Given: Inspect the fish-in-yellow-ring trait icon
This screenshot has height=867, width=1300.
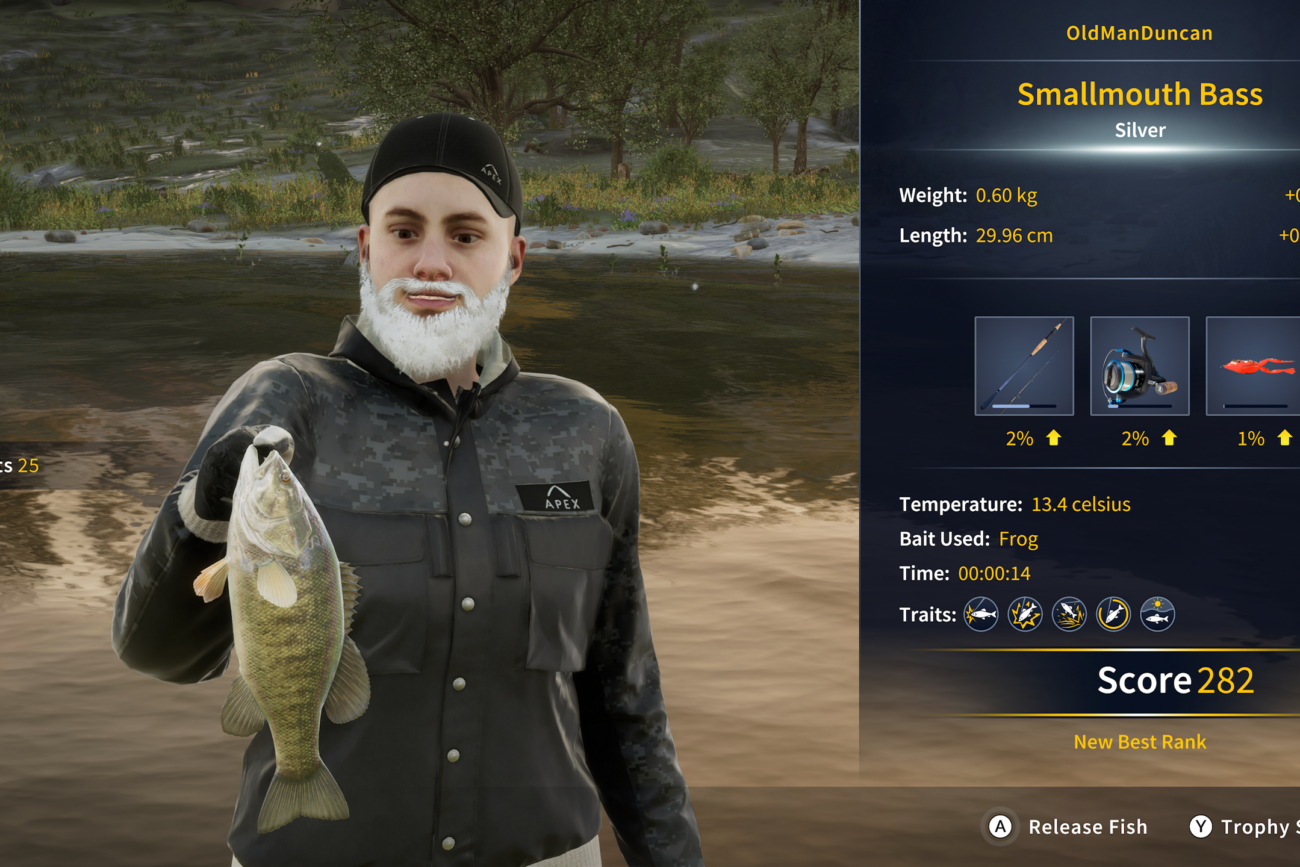Looking at the screenshot, I should 1113,614.
